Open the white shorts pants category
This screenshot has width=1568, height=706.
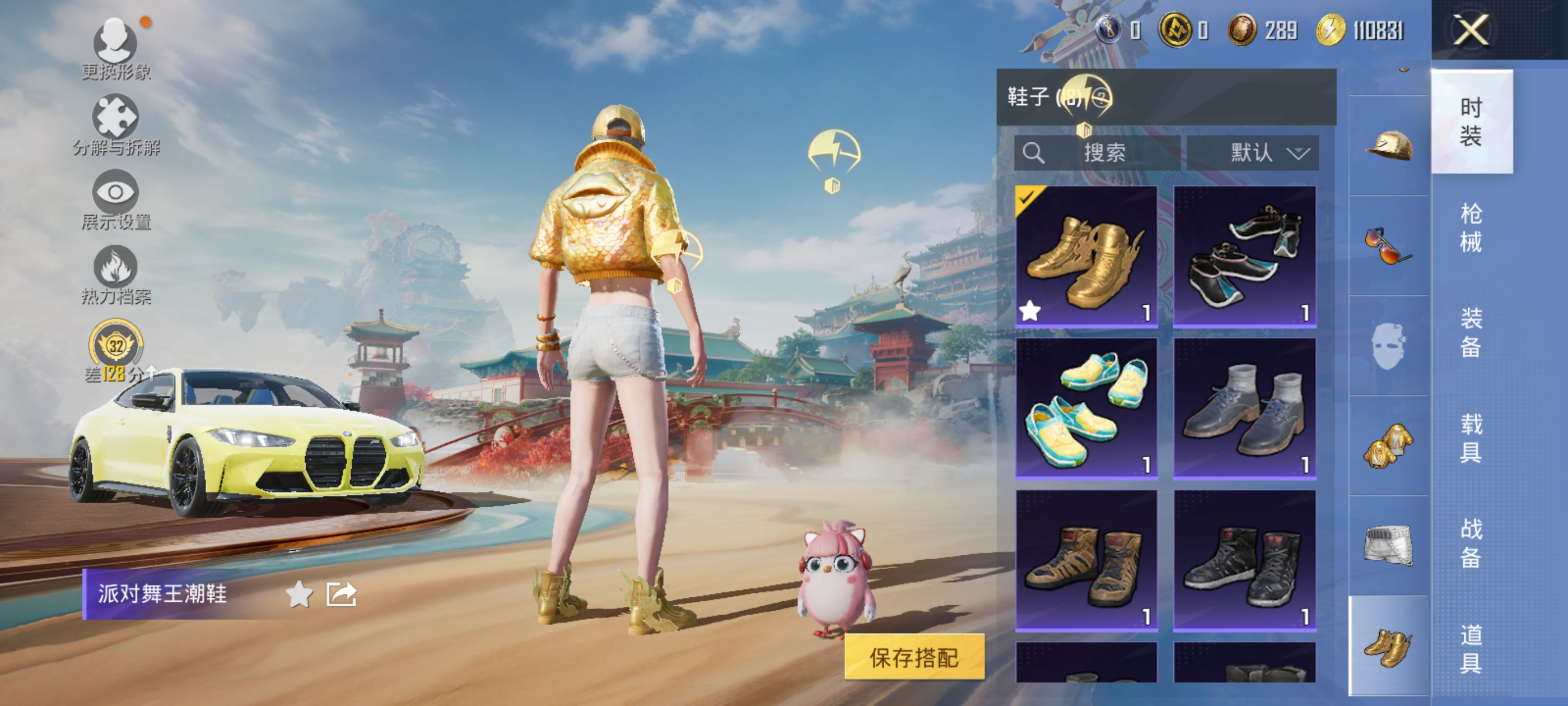pos(1388,545)
